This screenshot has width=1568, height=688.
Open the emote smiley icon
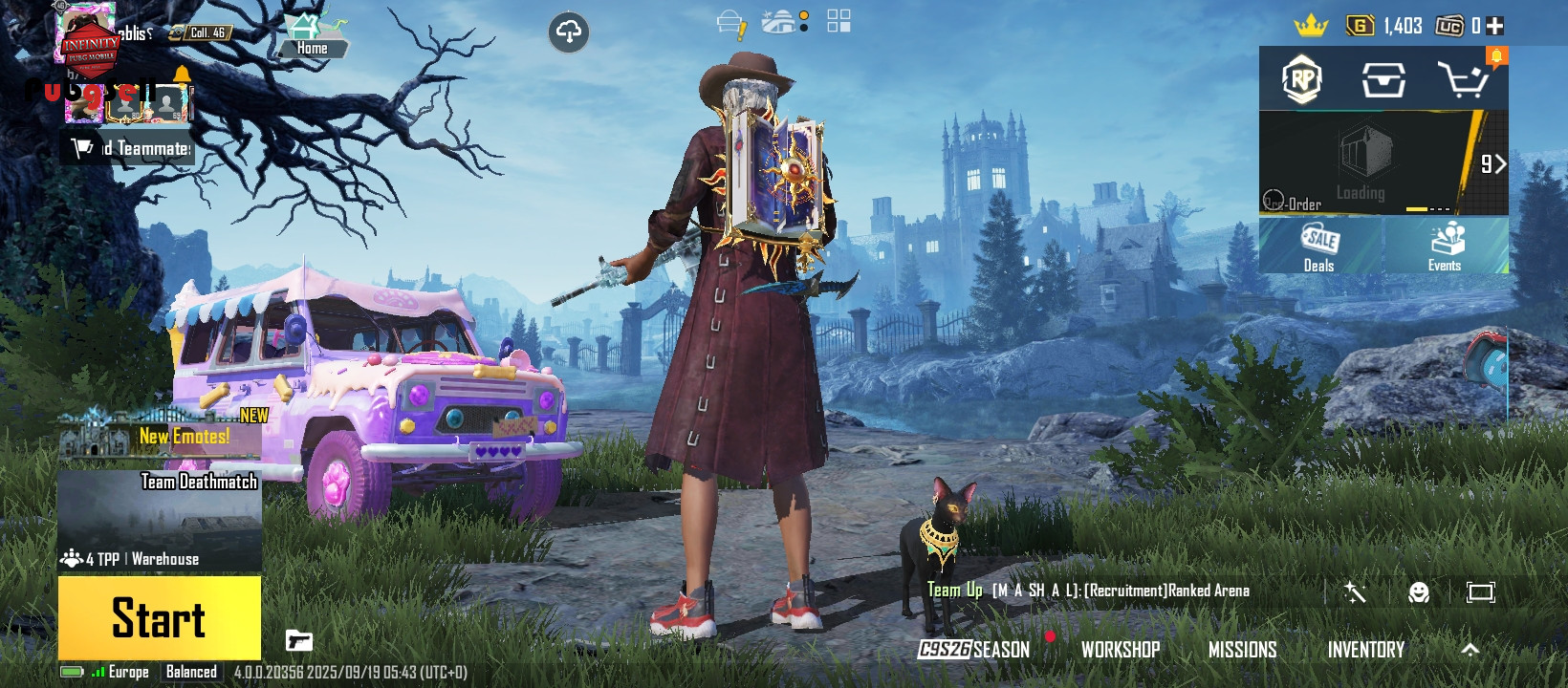(1419, 592)
